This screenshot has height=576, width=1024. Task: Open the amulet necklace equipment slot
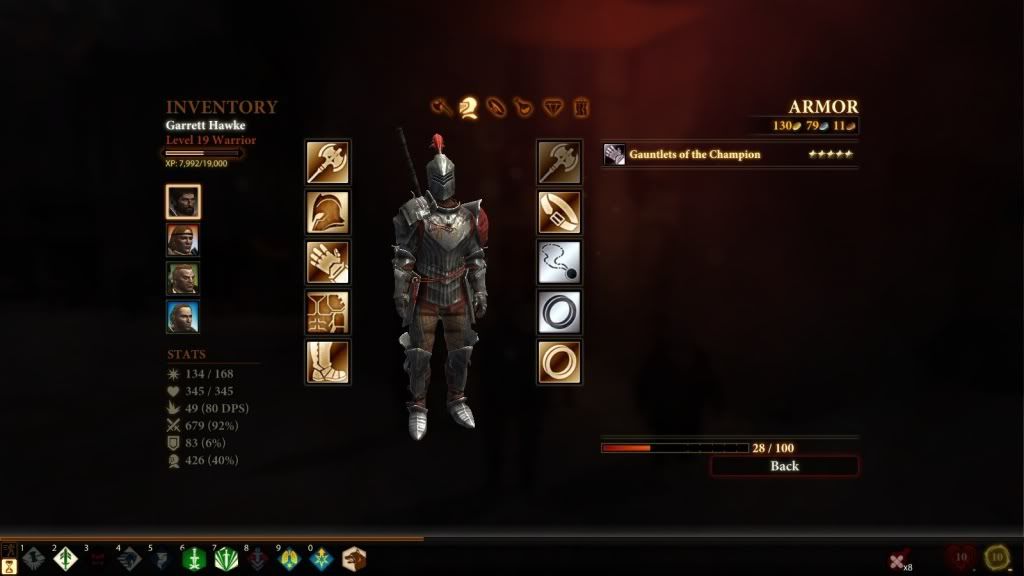(559, 262)
